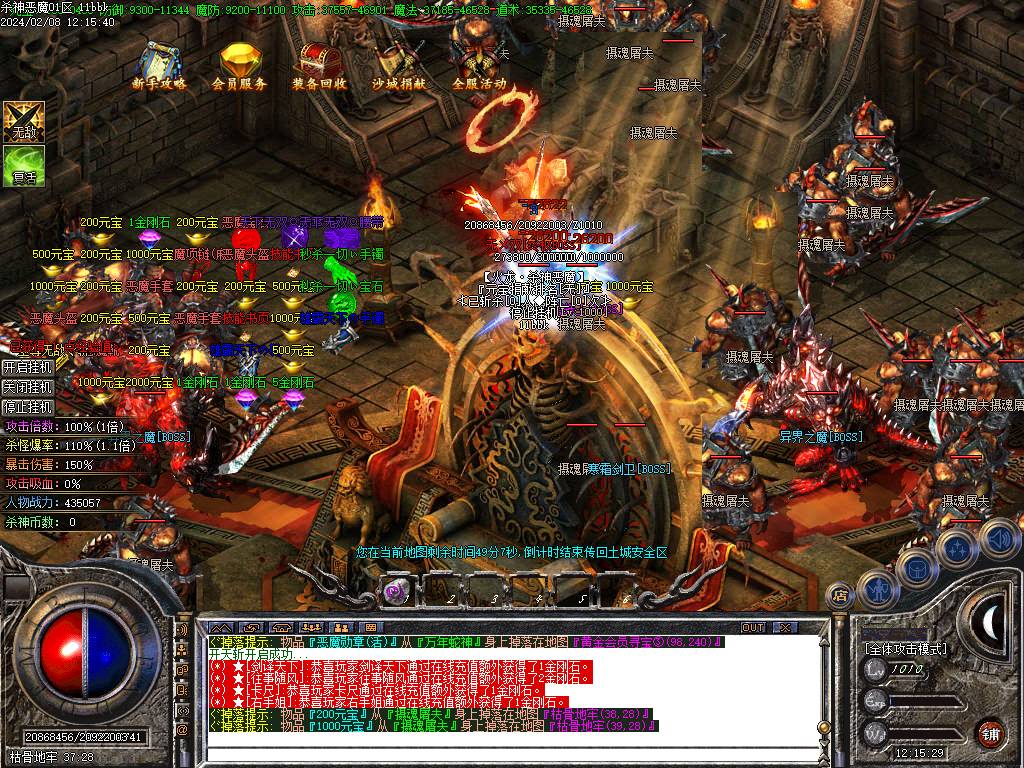1024x768 pixels.
Task: Open the red 铺 stall button
Action: (990, 733)
